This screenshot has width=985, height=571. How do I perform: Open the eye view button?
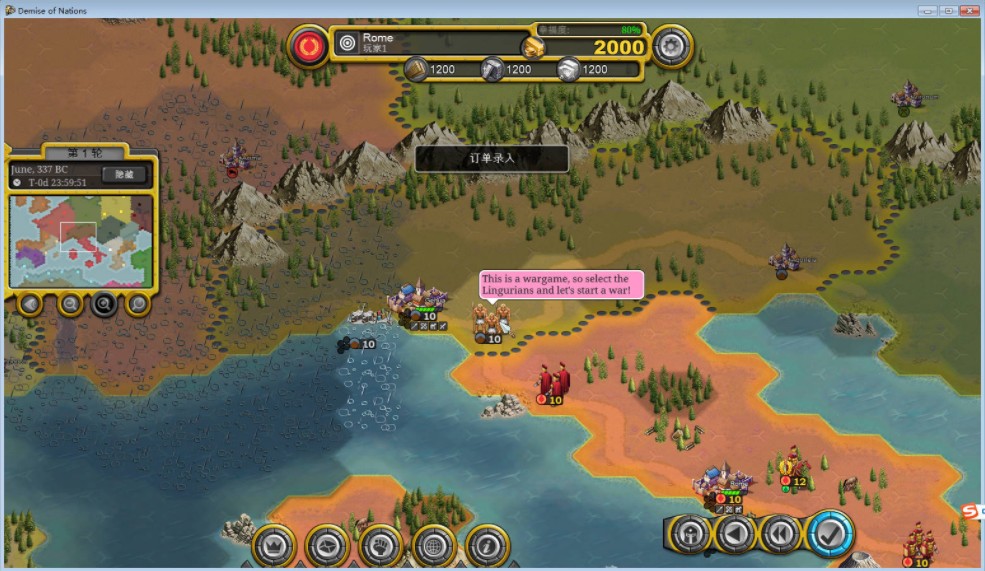[327, 545]
